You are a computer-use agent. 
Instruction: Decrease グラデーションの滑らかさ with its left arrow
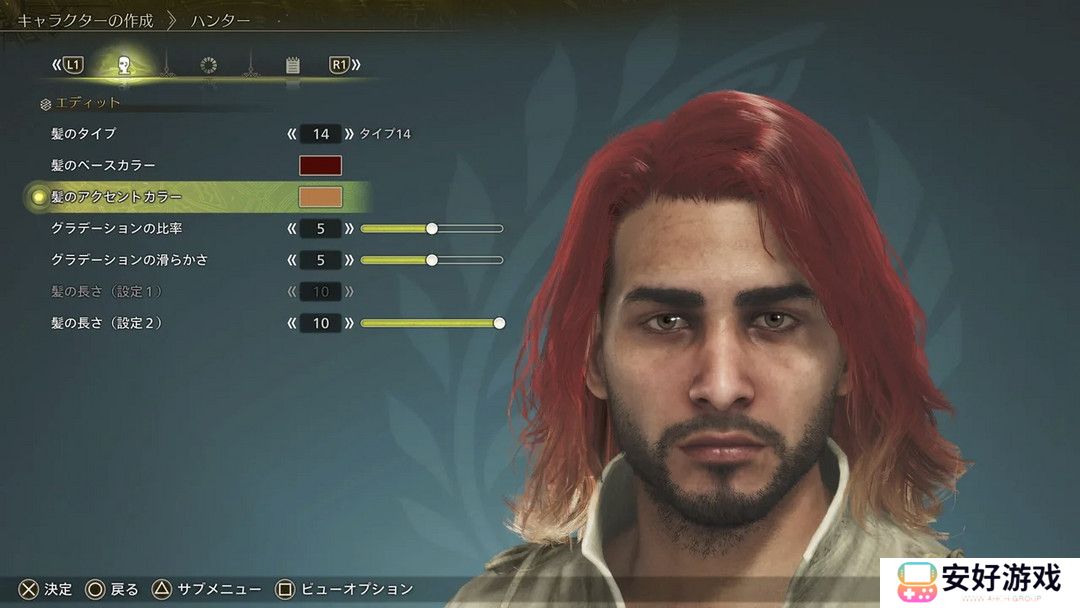point(292,260)
